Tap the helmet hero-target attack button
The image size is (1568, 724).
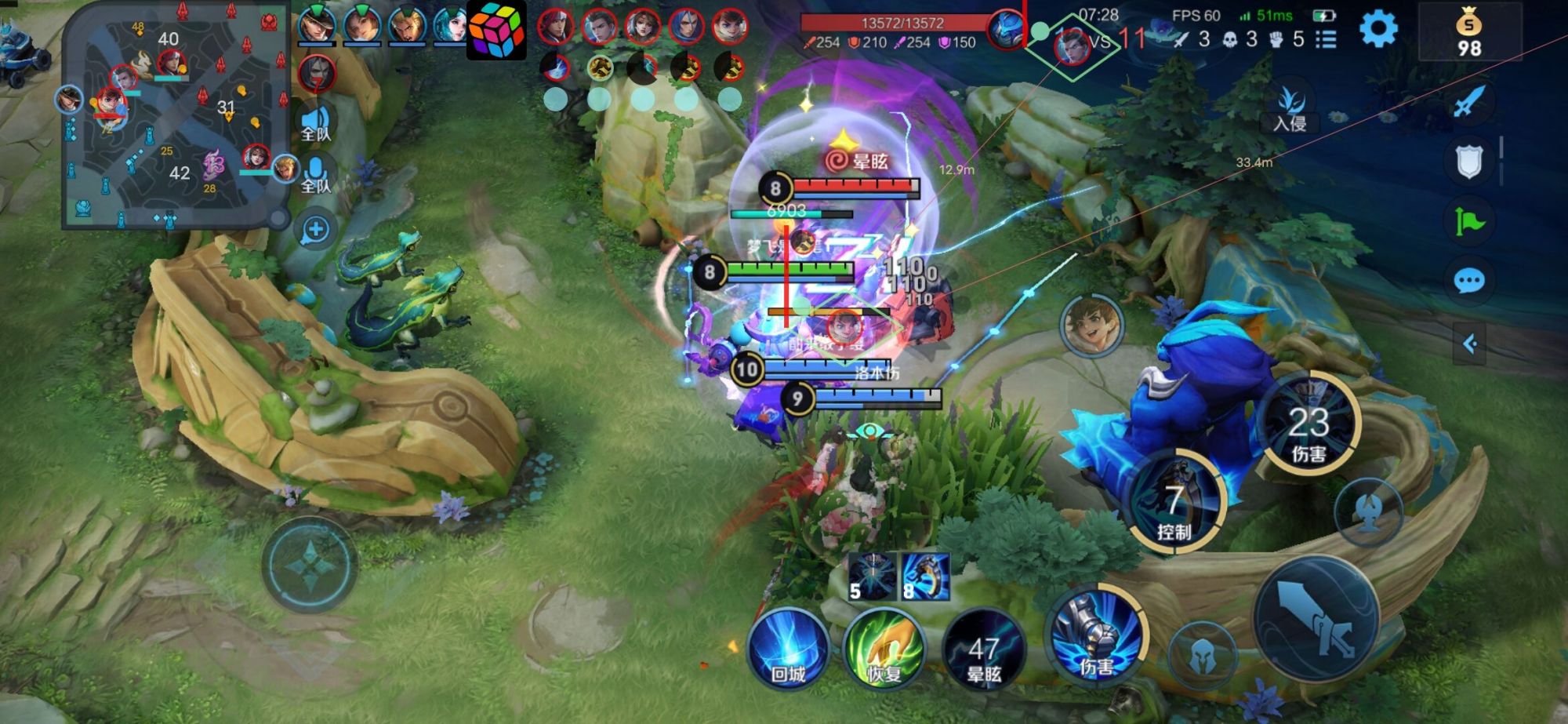(x=1201, y=655)
